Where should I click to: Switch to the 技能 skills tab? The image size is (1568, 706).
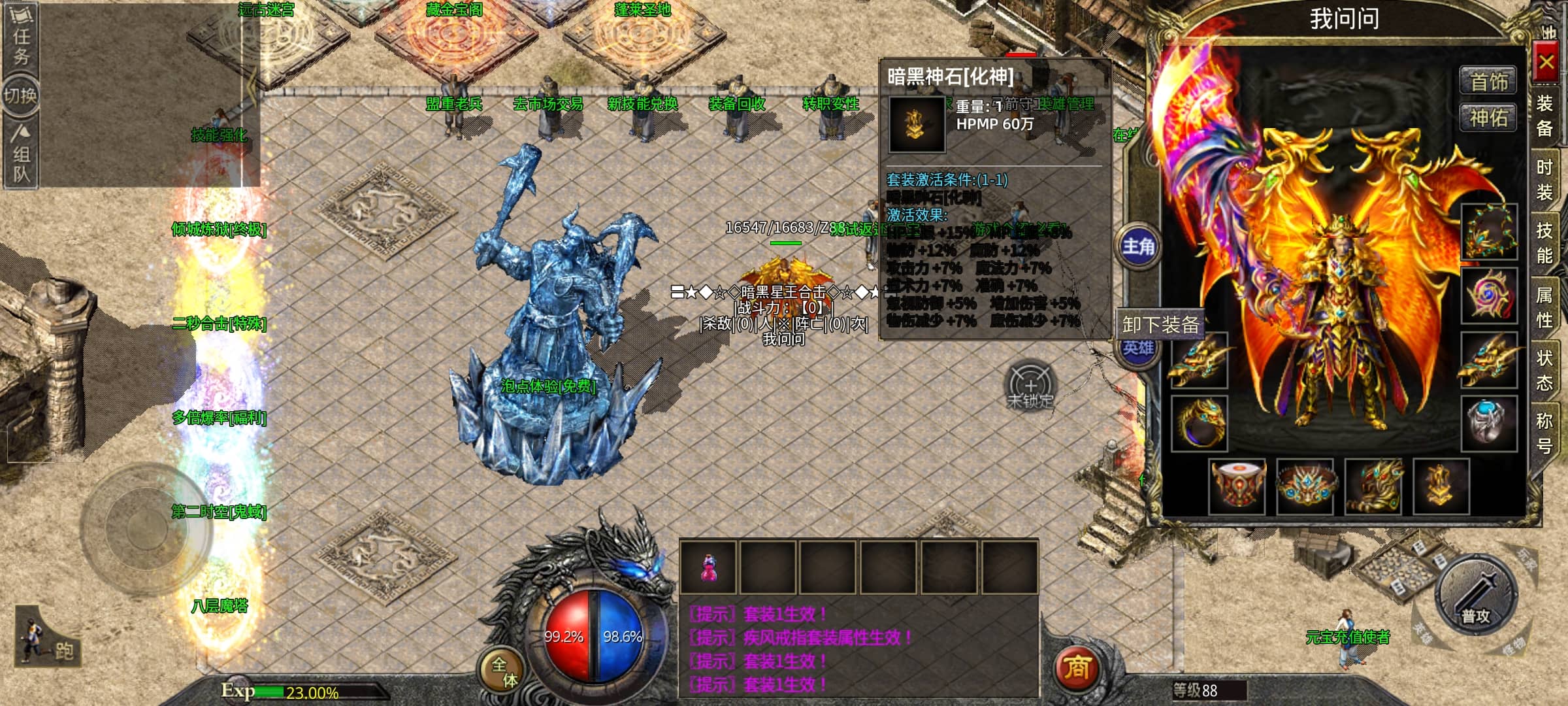(x=1544, y=243)
